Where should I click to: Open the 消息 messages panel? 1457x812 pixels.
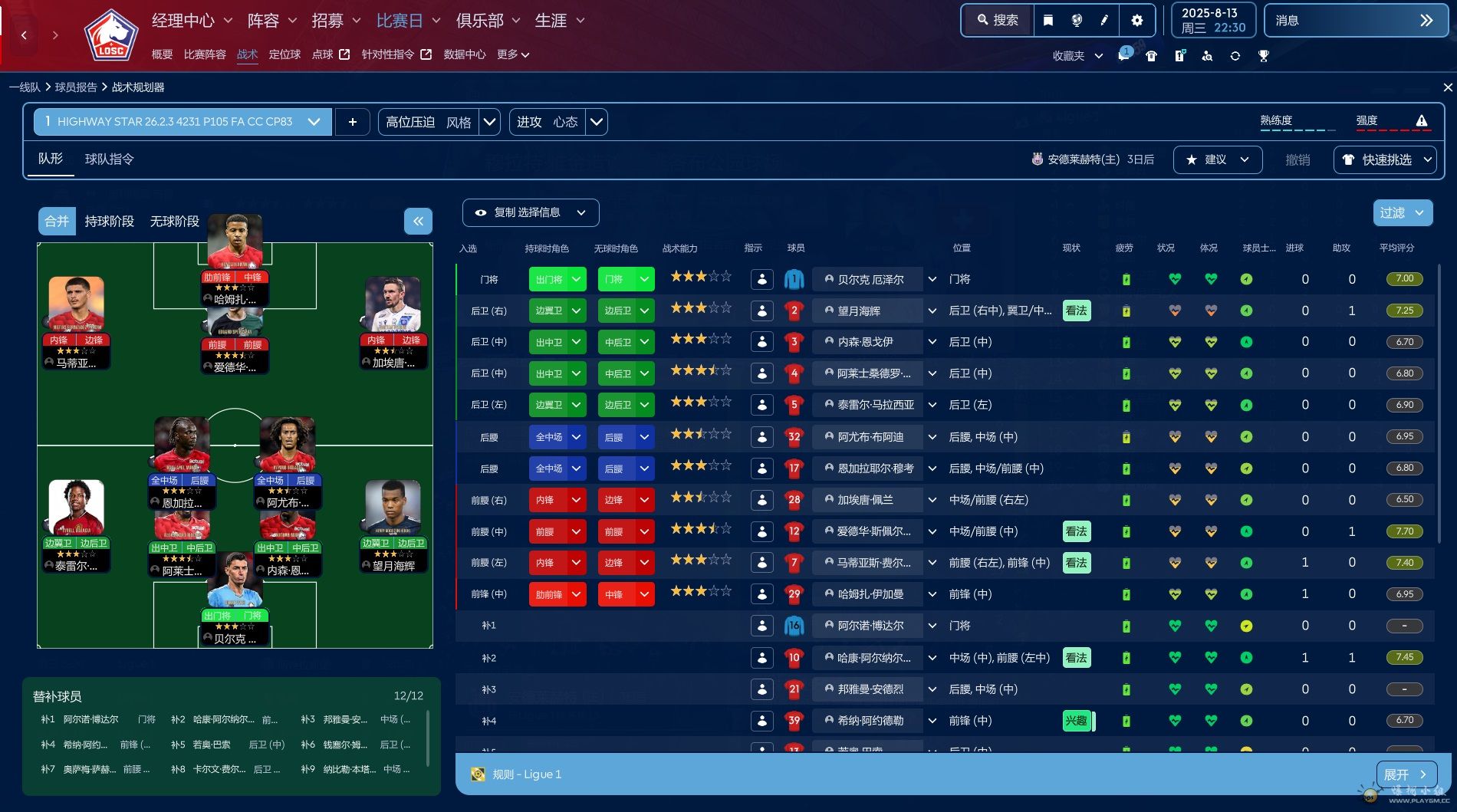[x=1355, y=21]
